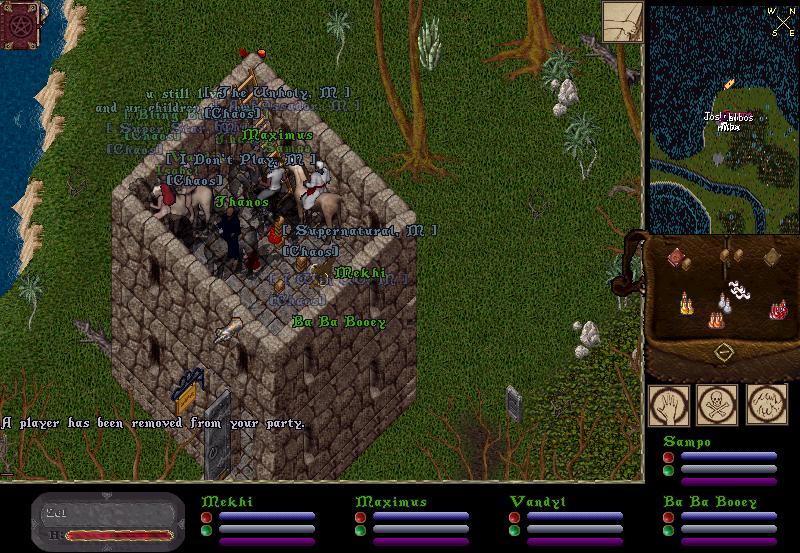The image size is (800, 553).
Task: Activate the swirling wisp spell icon
Action: tap(766, 405)
